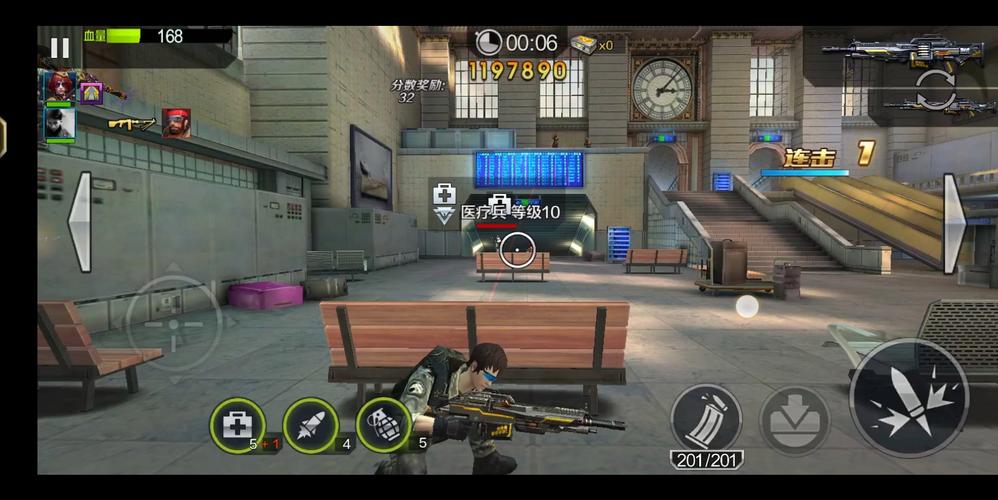Tap the bullet fire button

coord(908,397)
